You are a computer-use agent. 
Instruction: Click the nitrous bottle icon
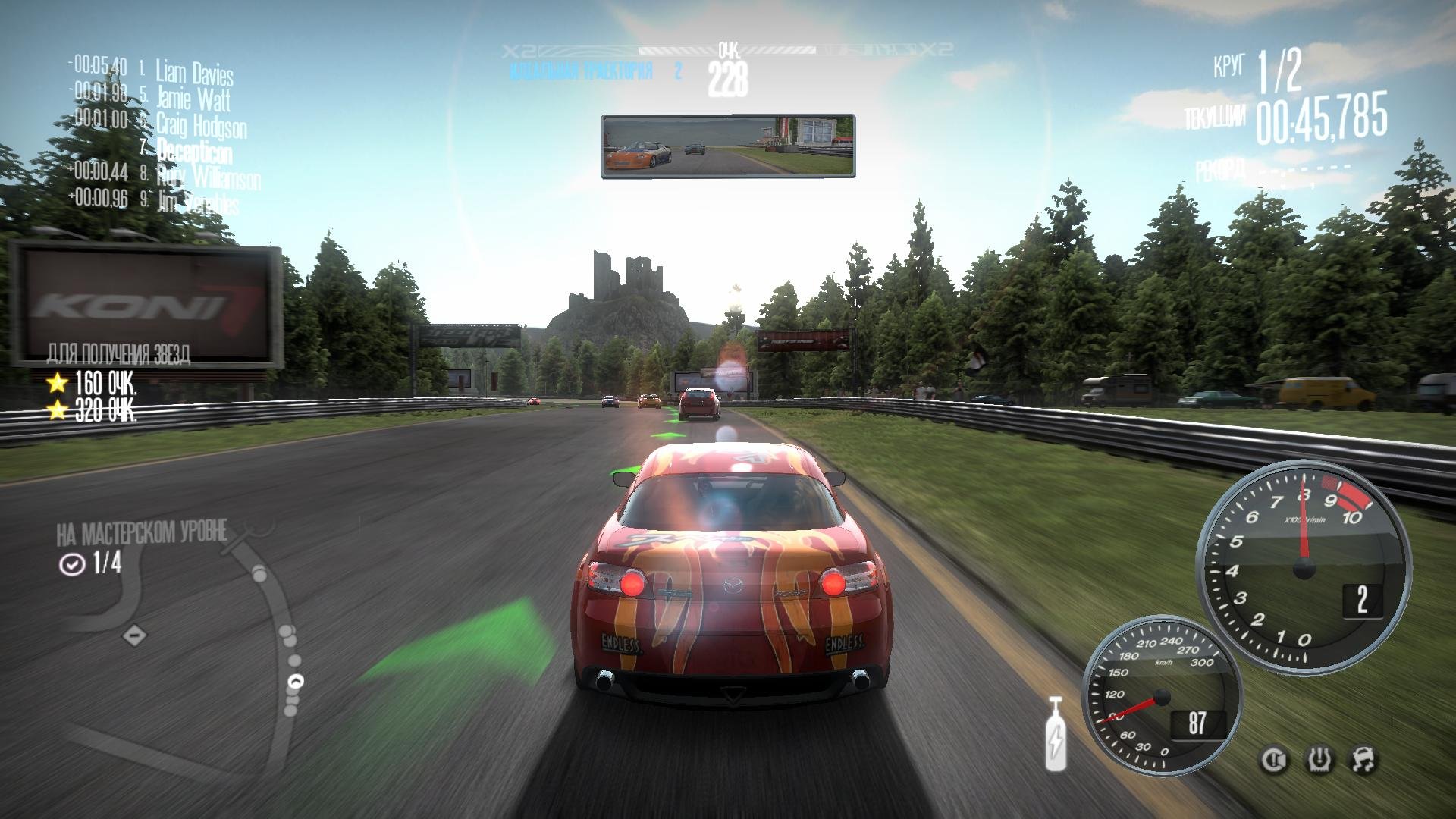(1055, 734)
